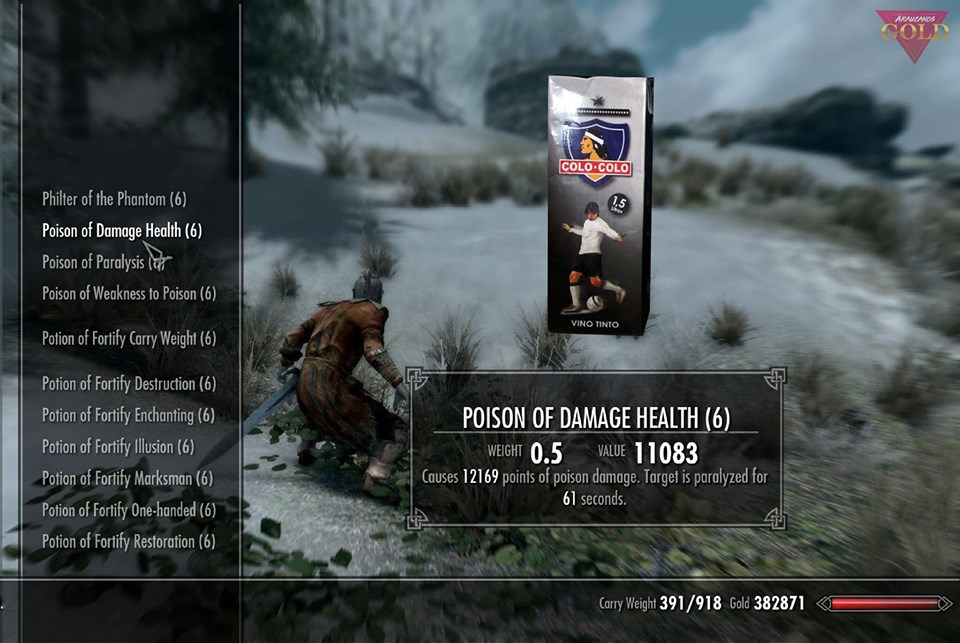Pick Potion of Fortify Illusion
960x643 pixels.
point(118,446)
